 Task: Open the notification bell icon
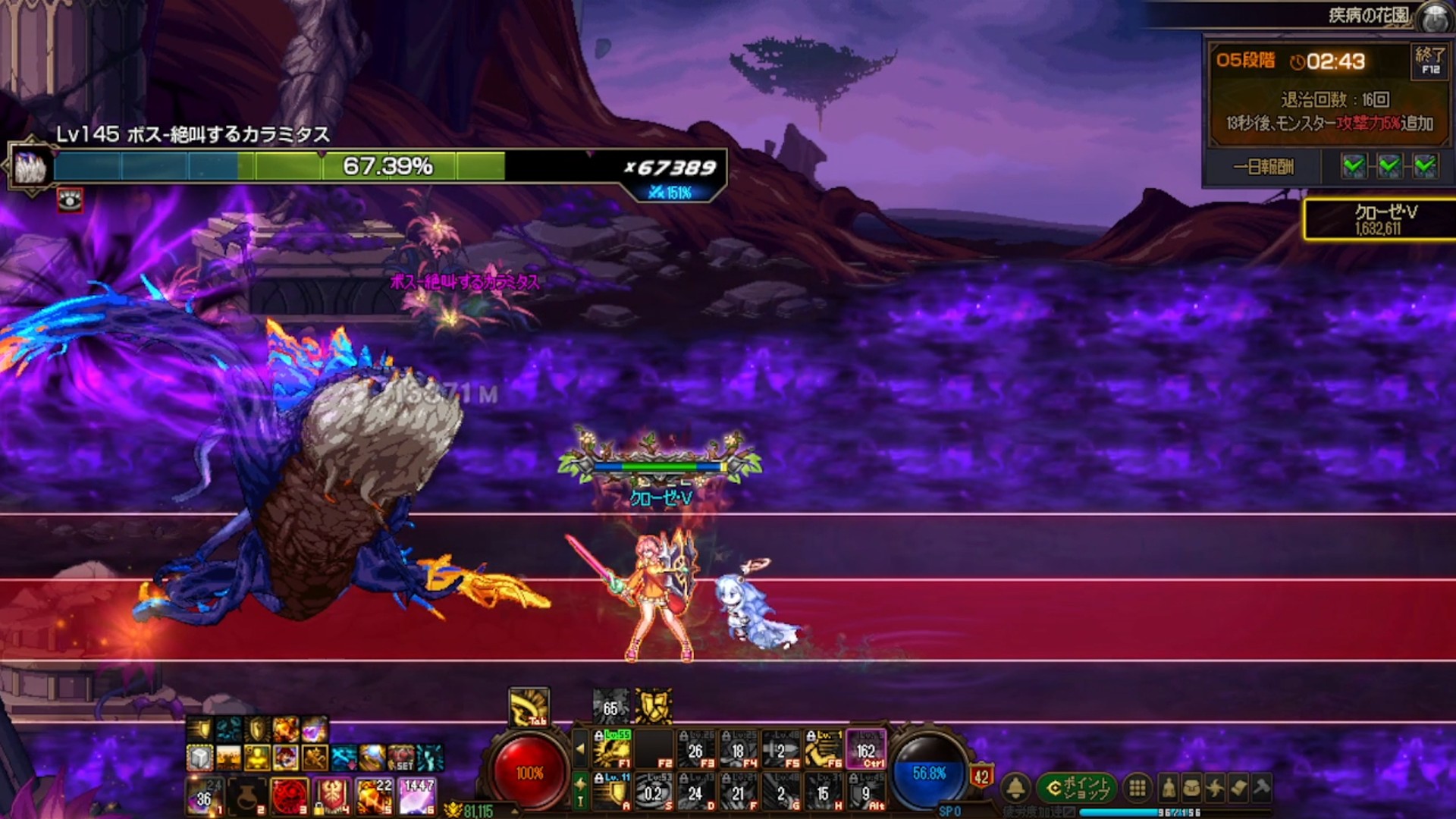coord(1016,789)
